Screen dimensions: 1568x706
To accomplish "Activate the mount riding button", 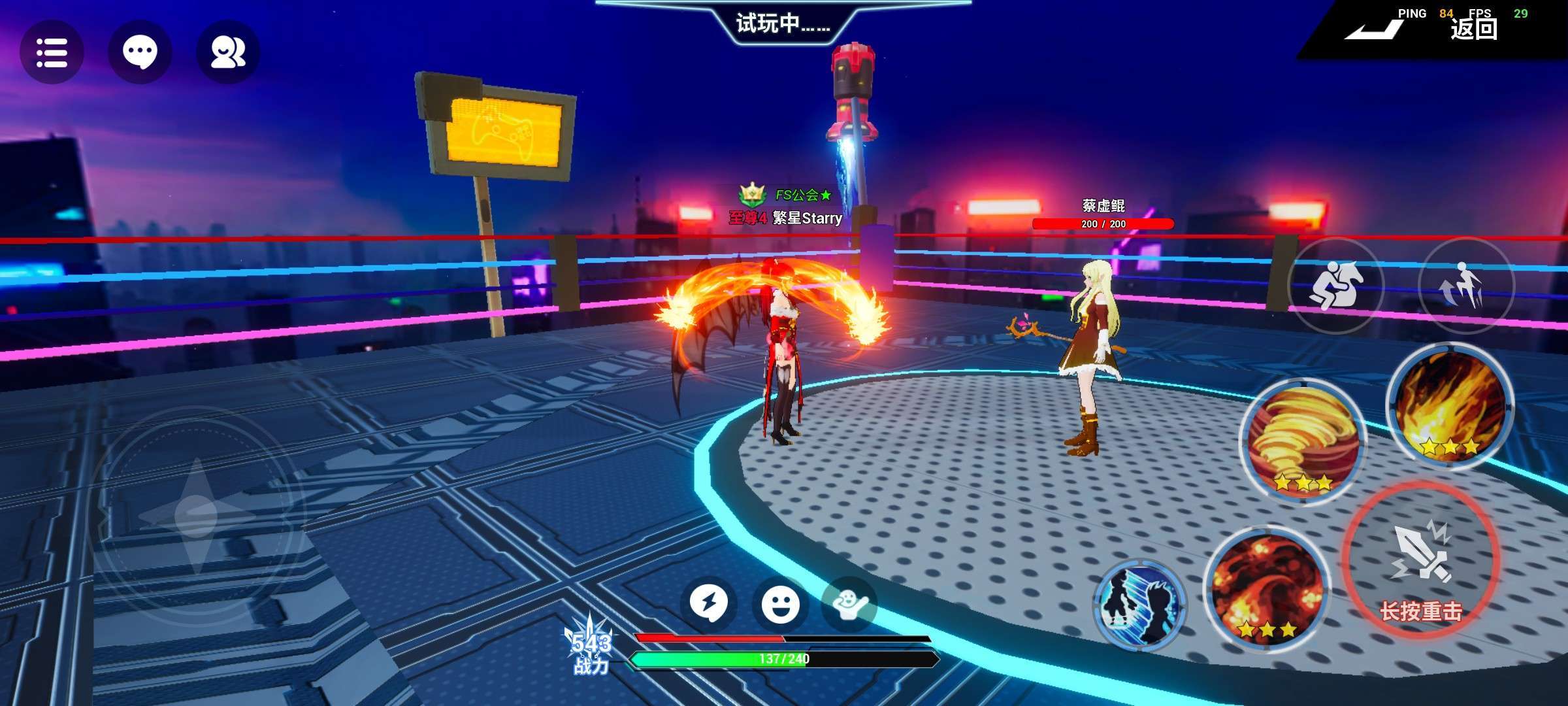I will [1335, 286].
